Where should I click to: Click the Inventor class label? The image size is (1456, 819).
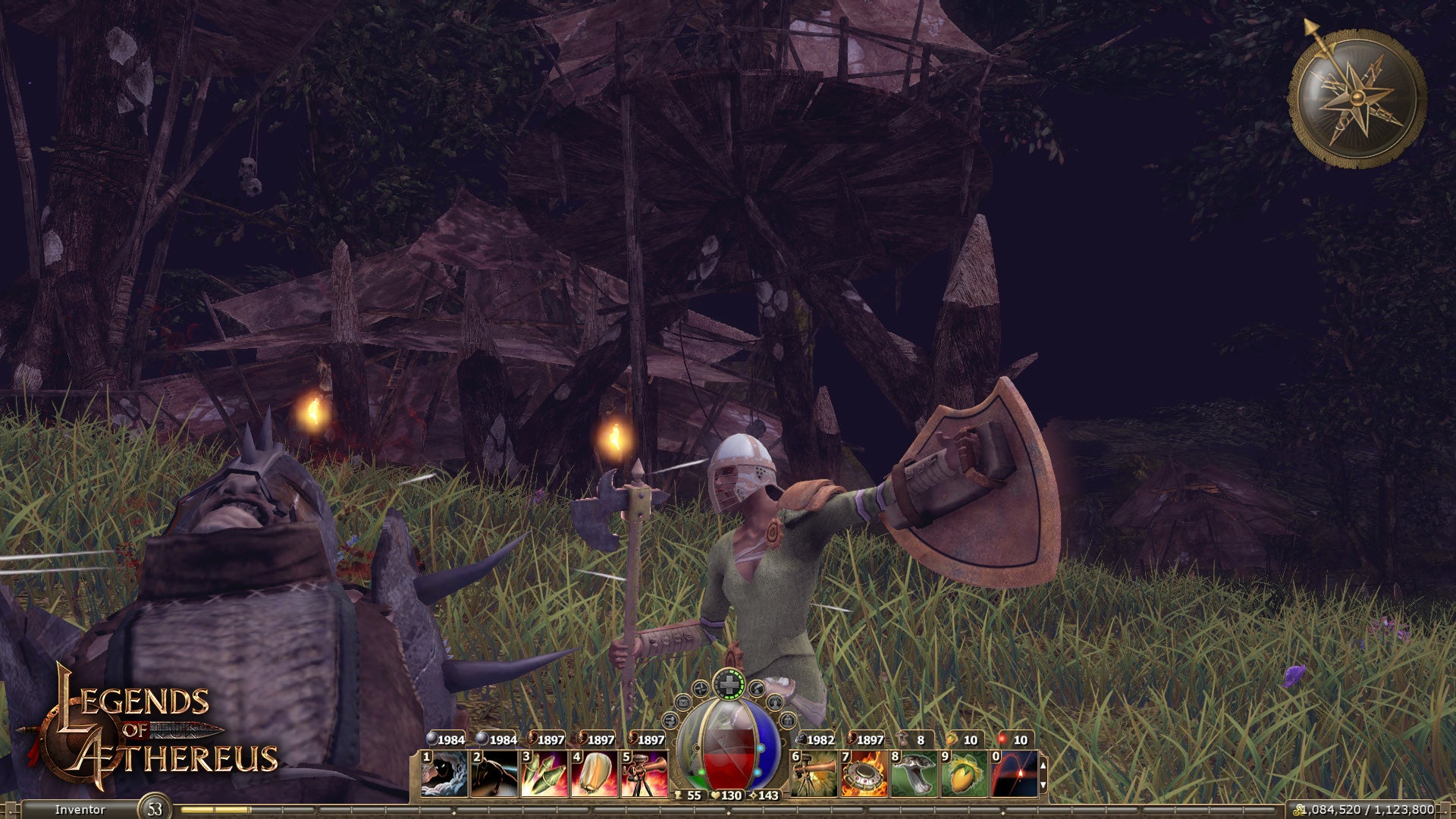(x=80, y=810)
